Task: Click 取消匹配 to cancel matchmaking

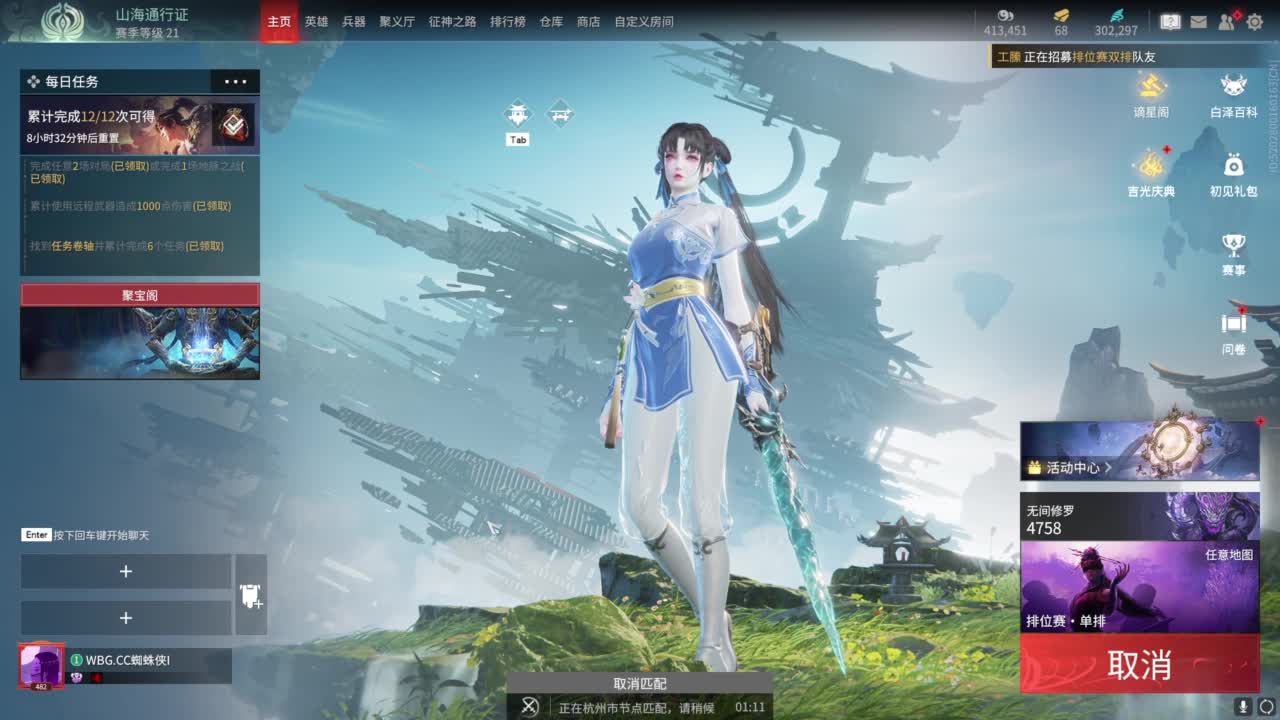Action: (640, 683)
